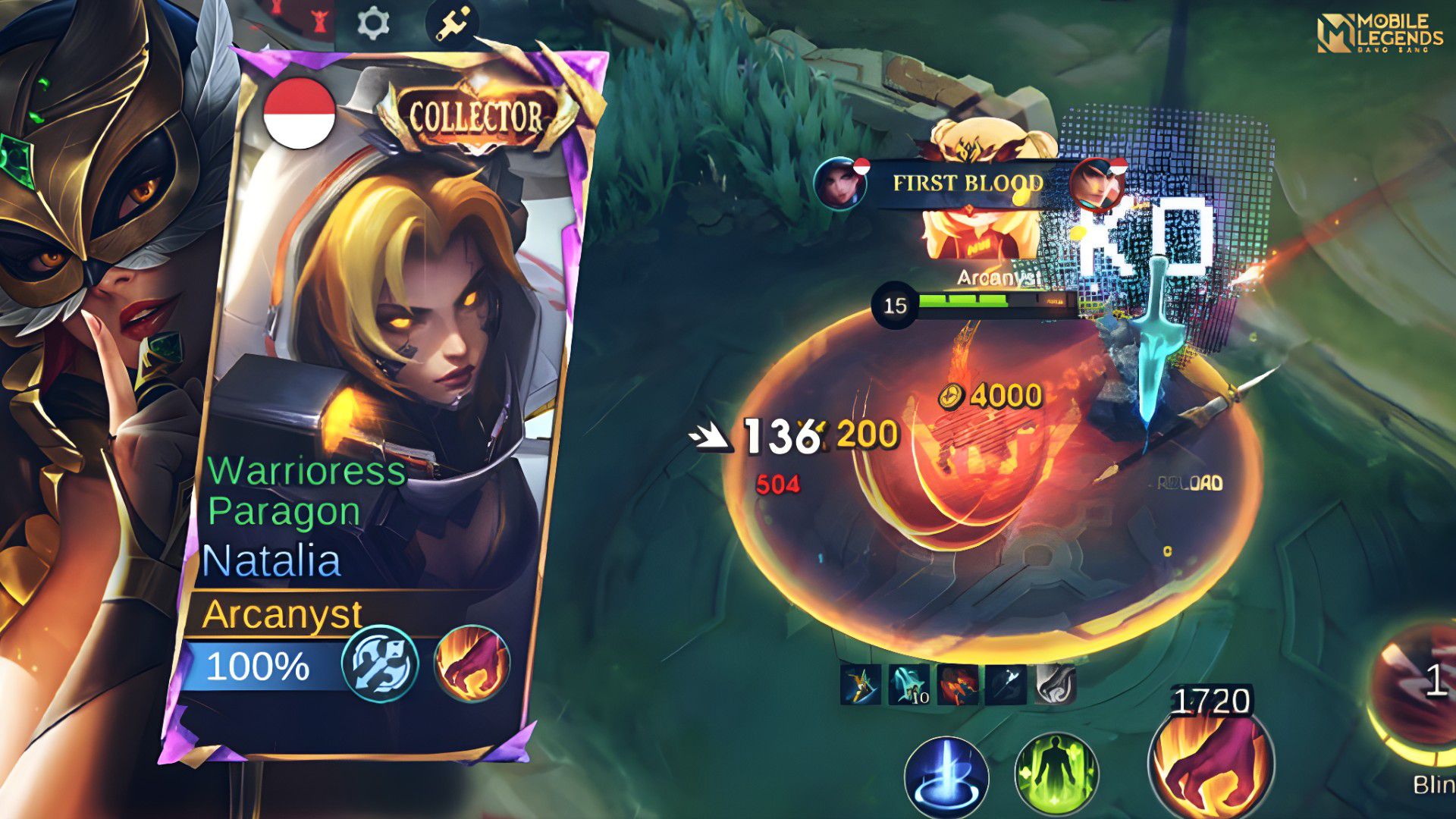Select the red-orange equipment item slot

[956, 685]
